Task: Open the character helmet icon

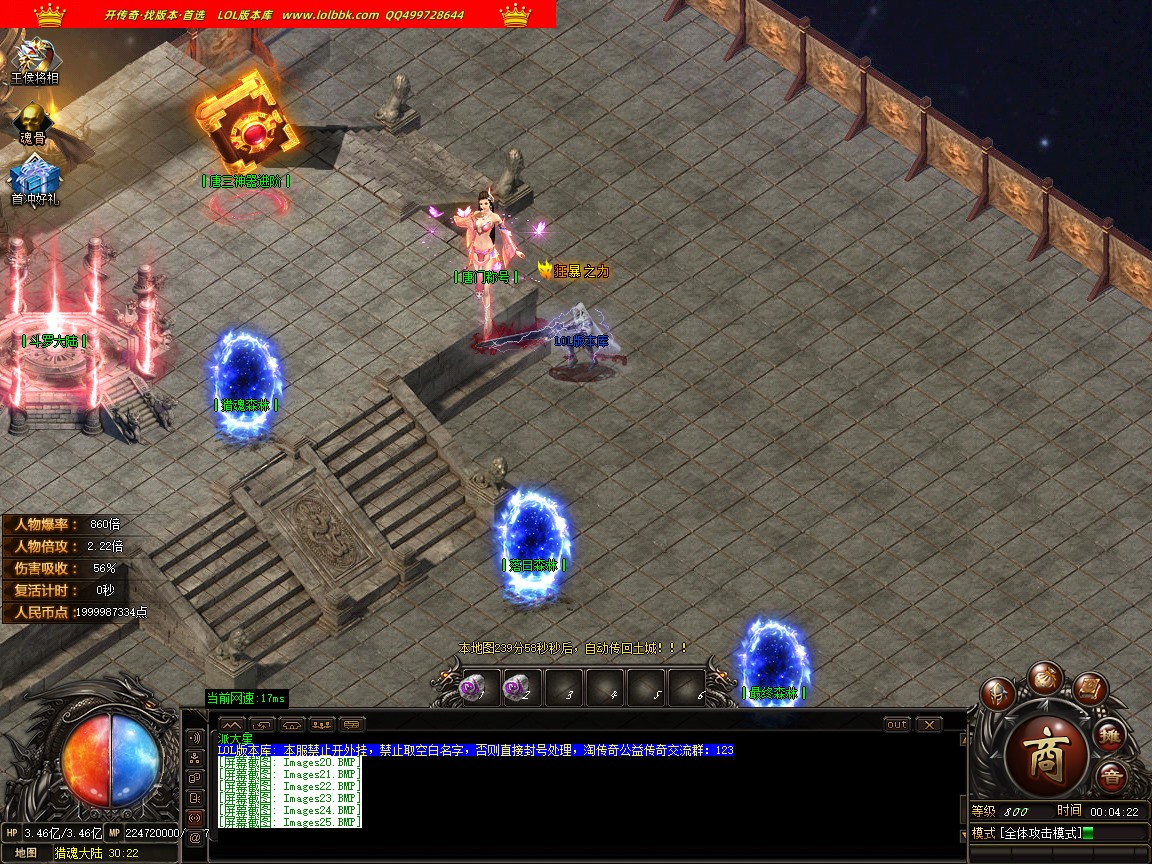Action: click(x=996, y=692)
